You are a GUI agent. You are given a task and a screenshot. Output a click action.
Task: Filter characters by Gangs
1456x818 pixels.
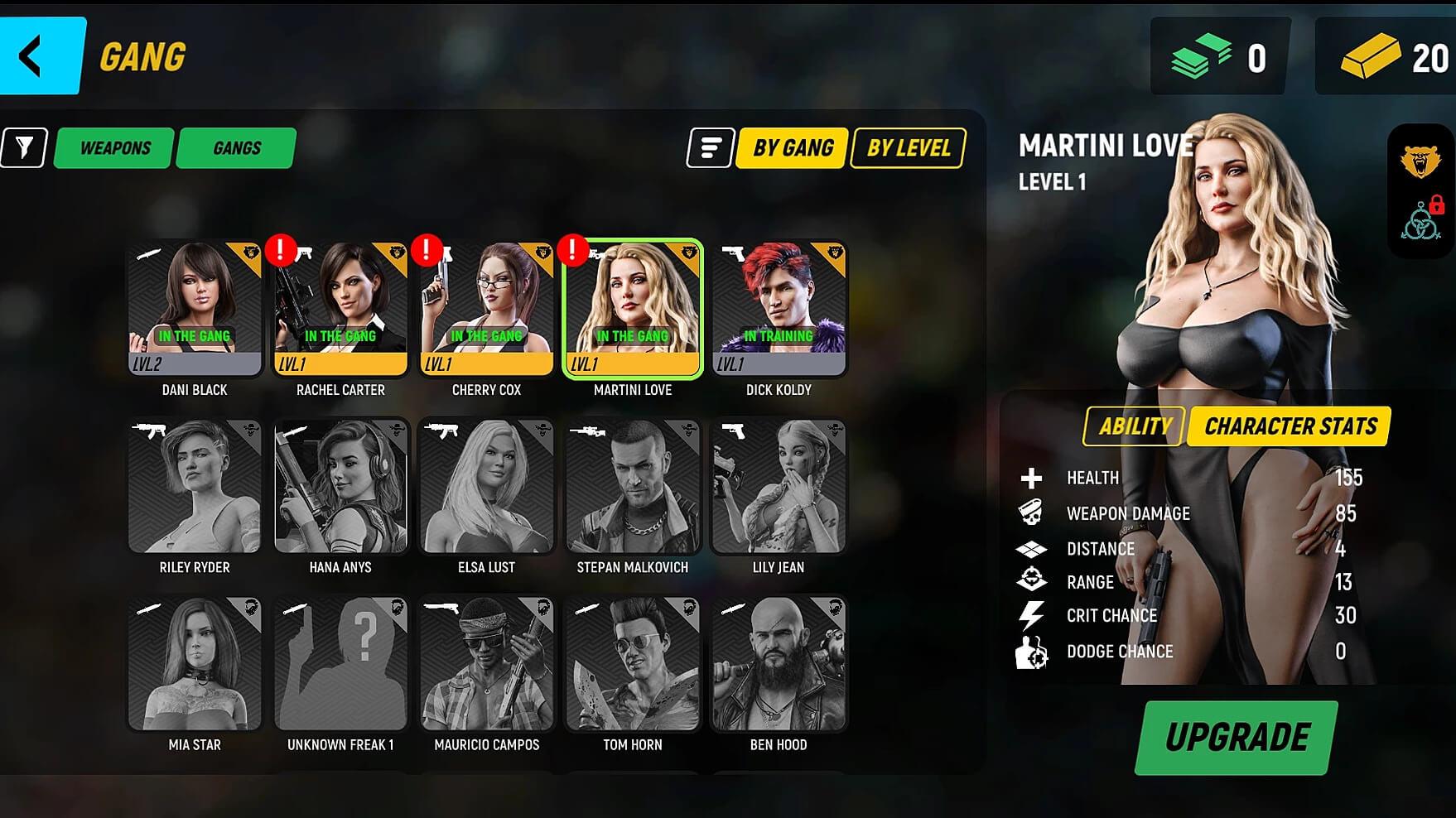tap(237, 148)
